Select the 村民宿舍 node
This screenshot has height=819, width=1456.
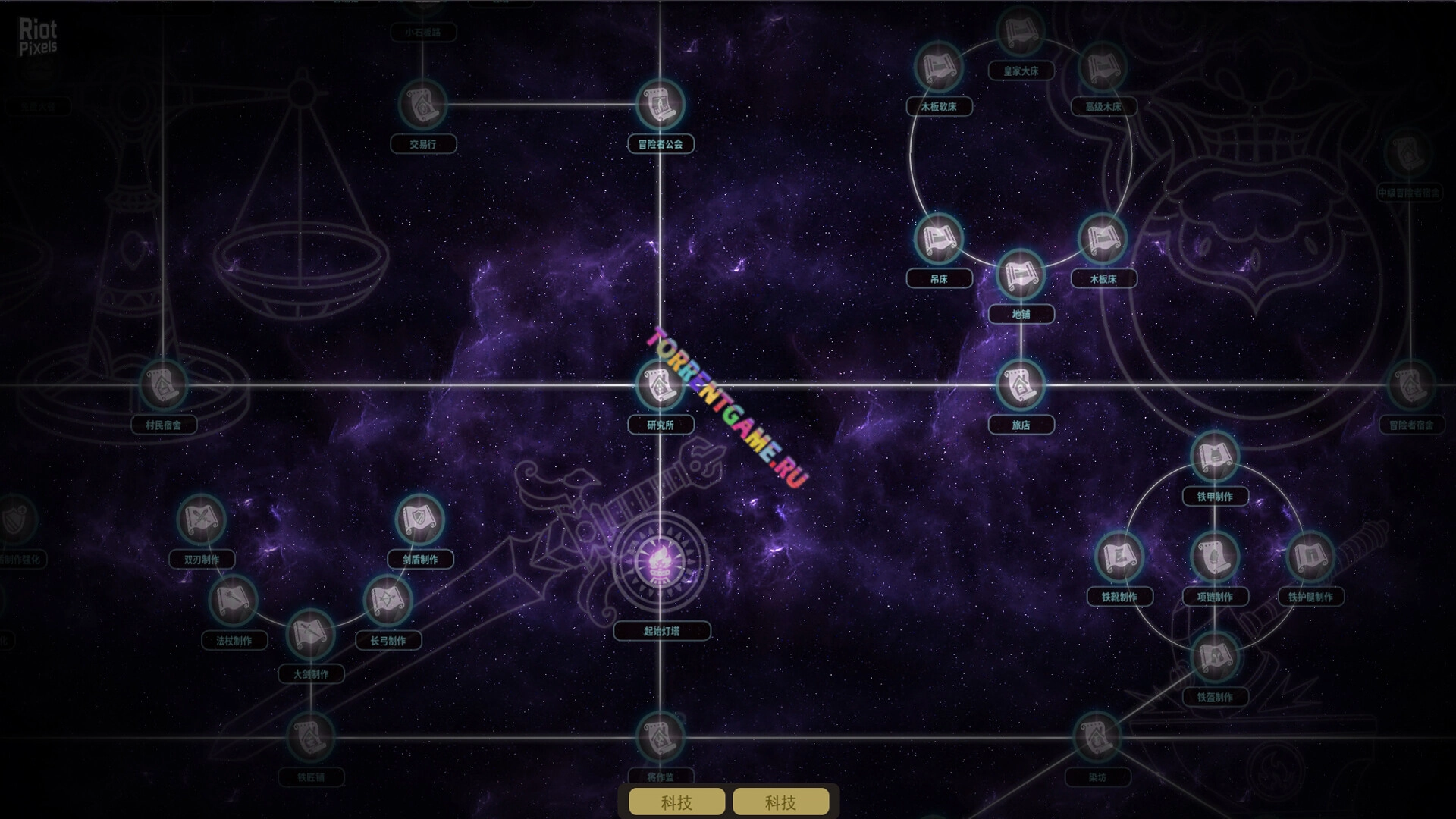[x=163, y=385]
